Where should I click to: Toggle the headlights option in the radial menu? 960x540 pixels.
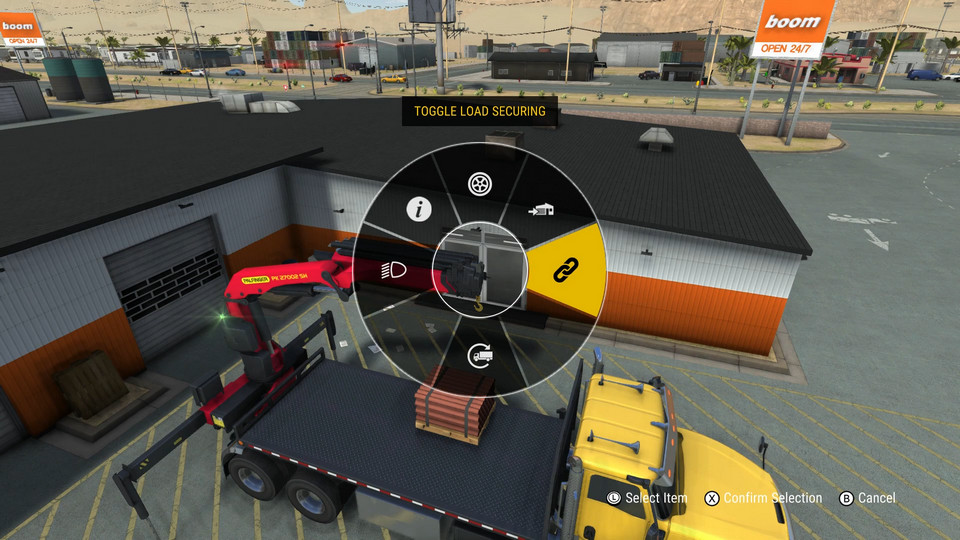pyautogui.click(x=392, y=269)
